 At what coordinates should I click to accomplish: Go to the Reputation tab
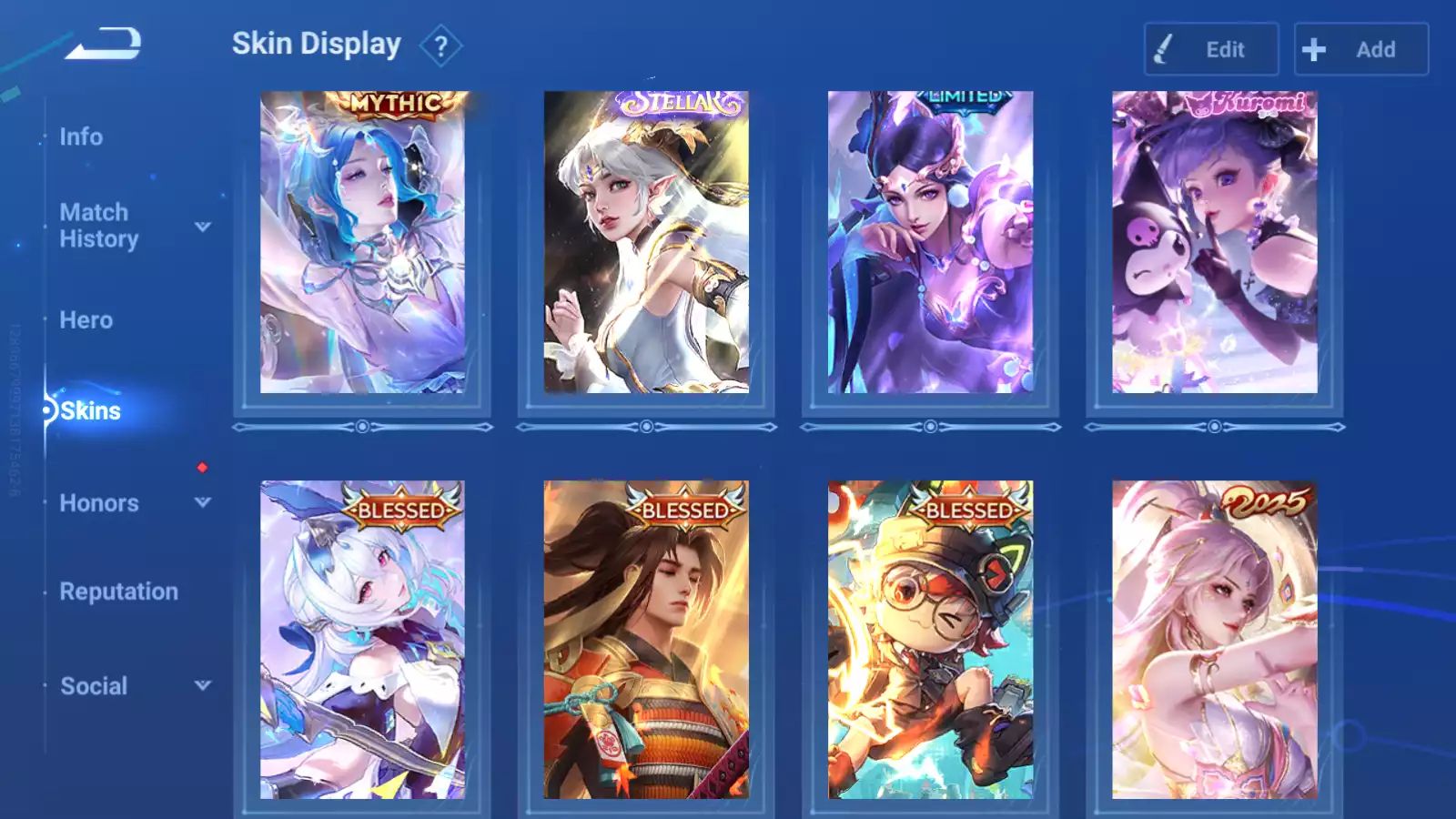click(118, 591)
